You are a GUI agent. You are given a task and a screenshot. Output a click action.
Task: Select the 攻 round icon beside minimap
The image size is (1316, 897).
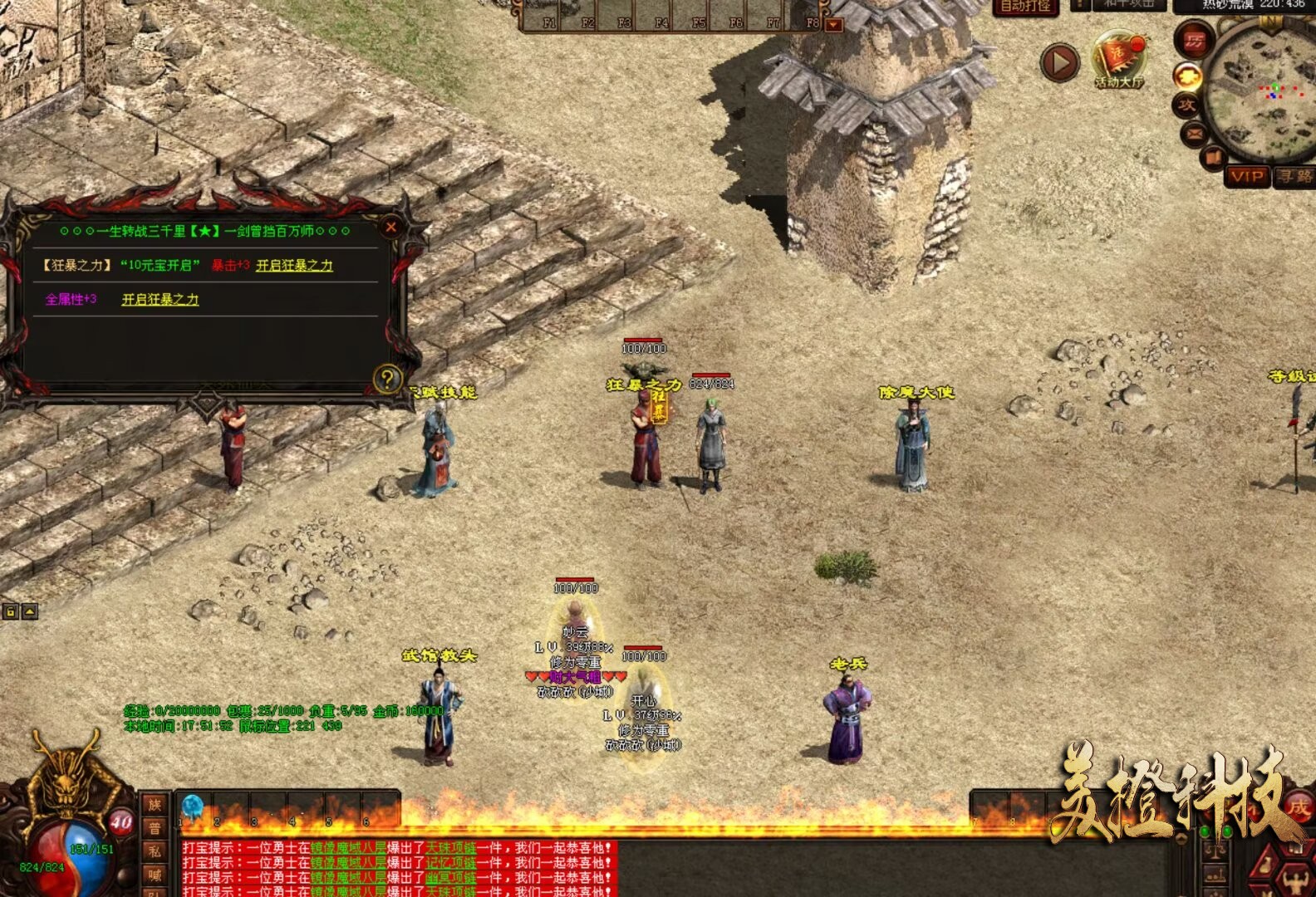point(1186,105)
